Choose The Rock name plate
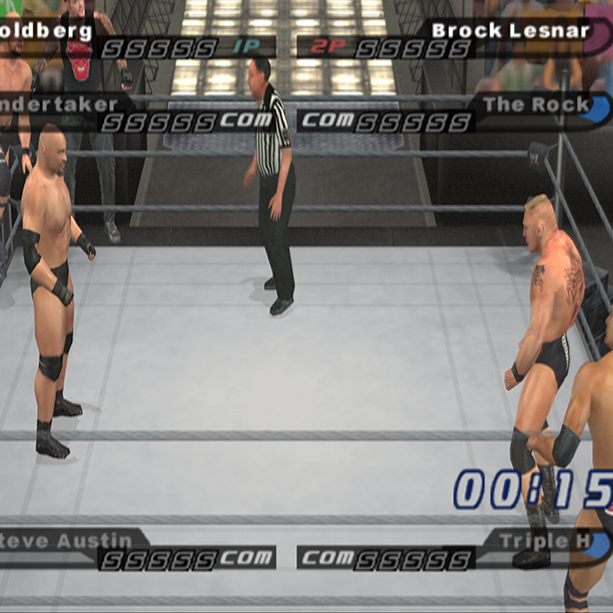 pyautogui.click(x=536, y=104)
